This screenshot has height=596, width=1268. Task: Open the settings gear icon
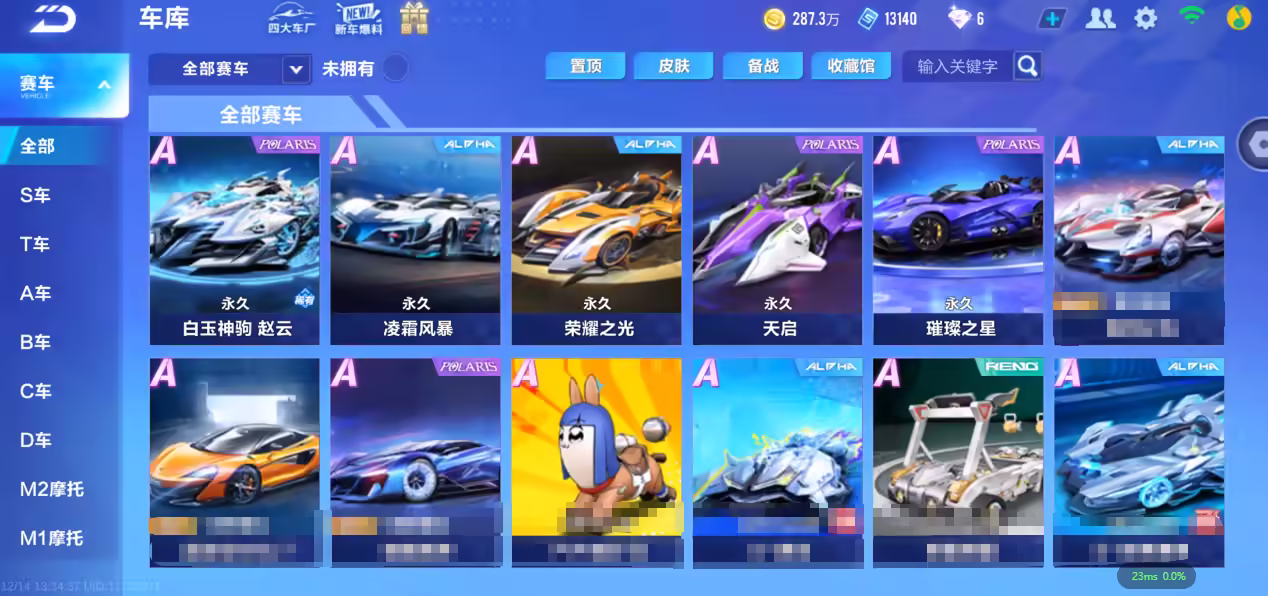[x=1146, y=18]
